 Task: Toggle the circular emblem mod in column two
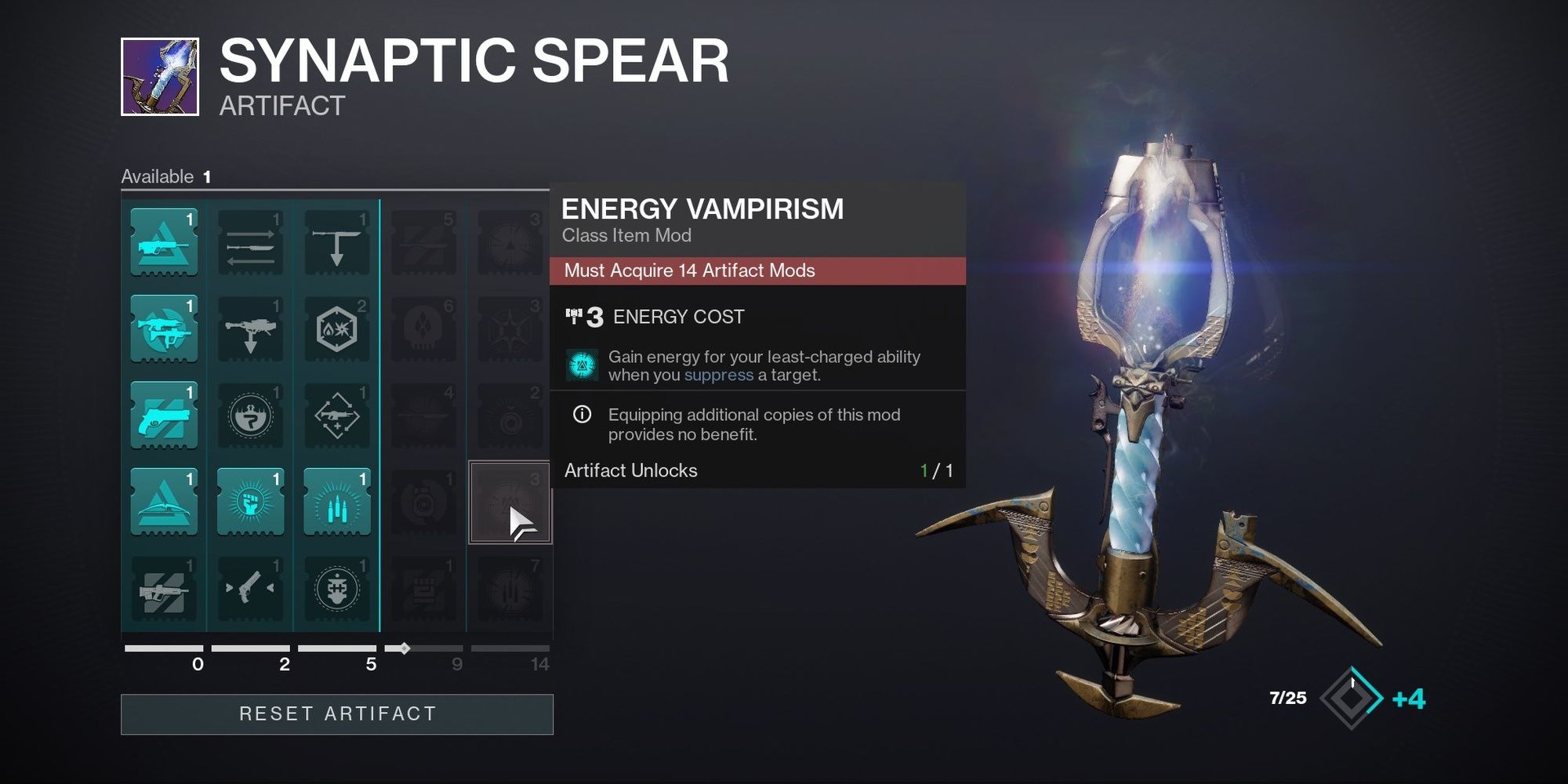(249, 416)
